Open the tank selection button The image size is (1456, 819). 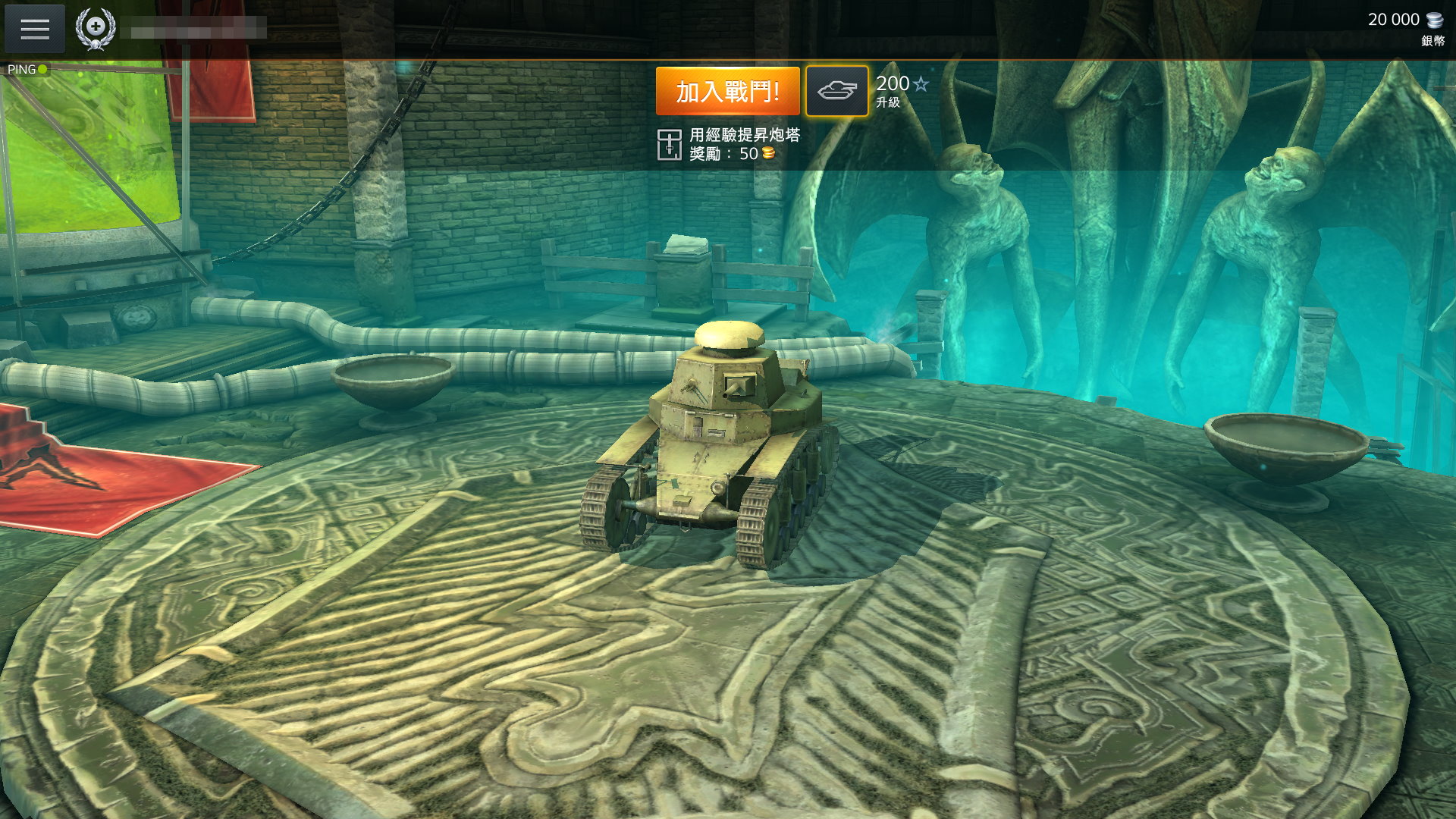pos(836,91)
